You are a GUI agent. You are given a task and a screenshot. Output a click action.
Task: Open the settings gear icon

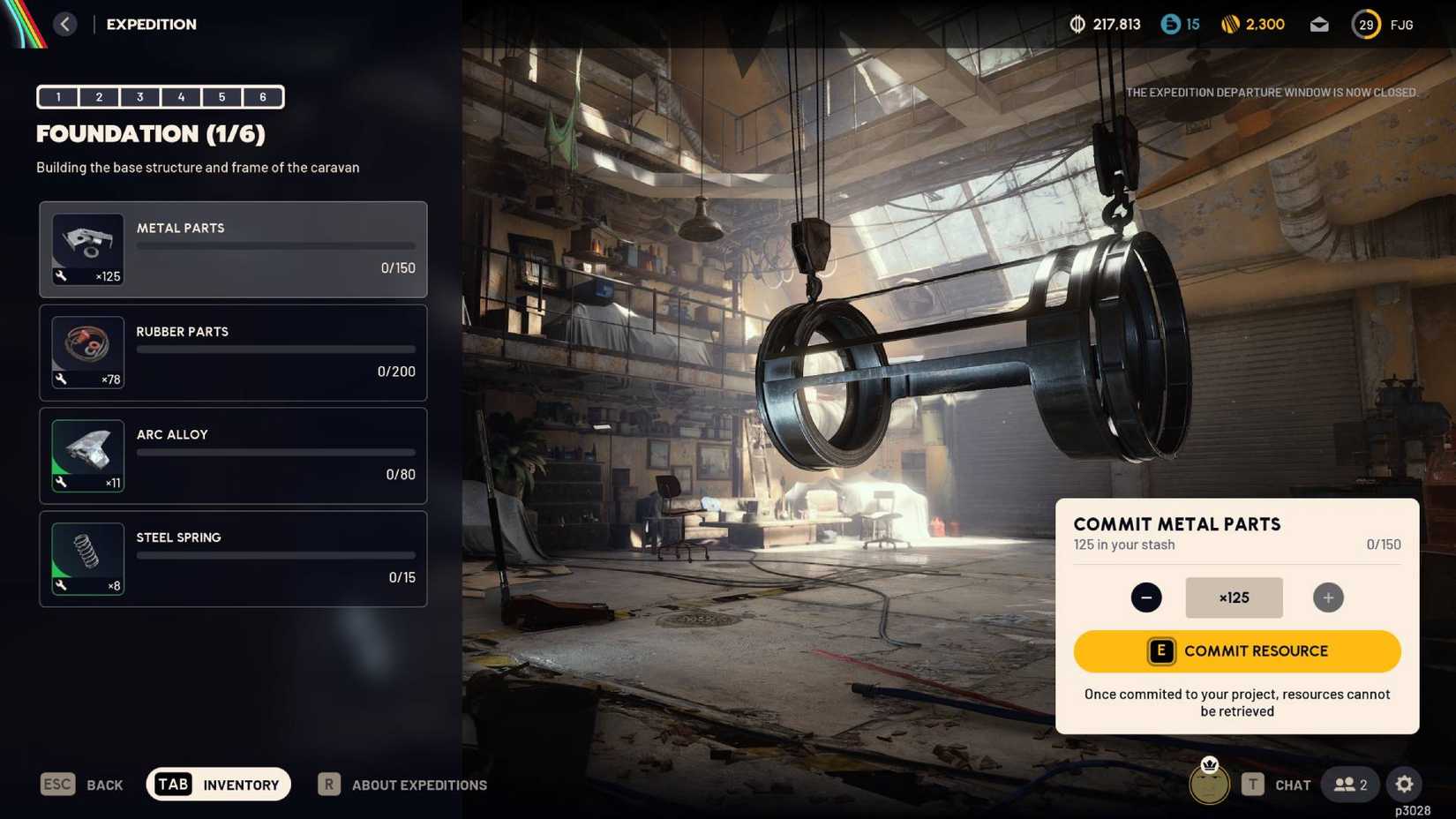[x=1404, y=784]
